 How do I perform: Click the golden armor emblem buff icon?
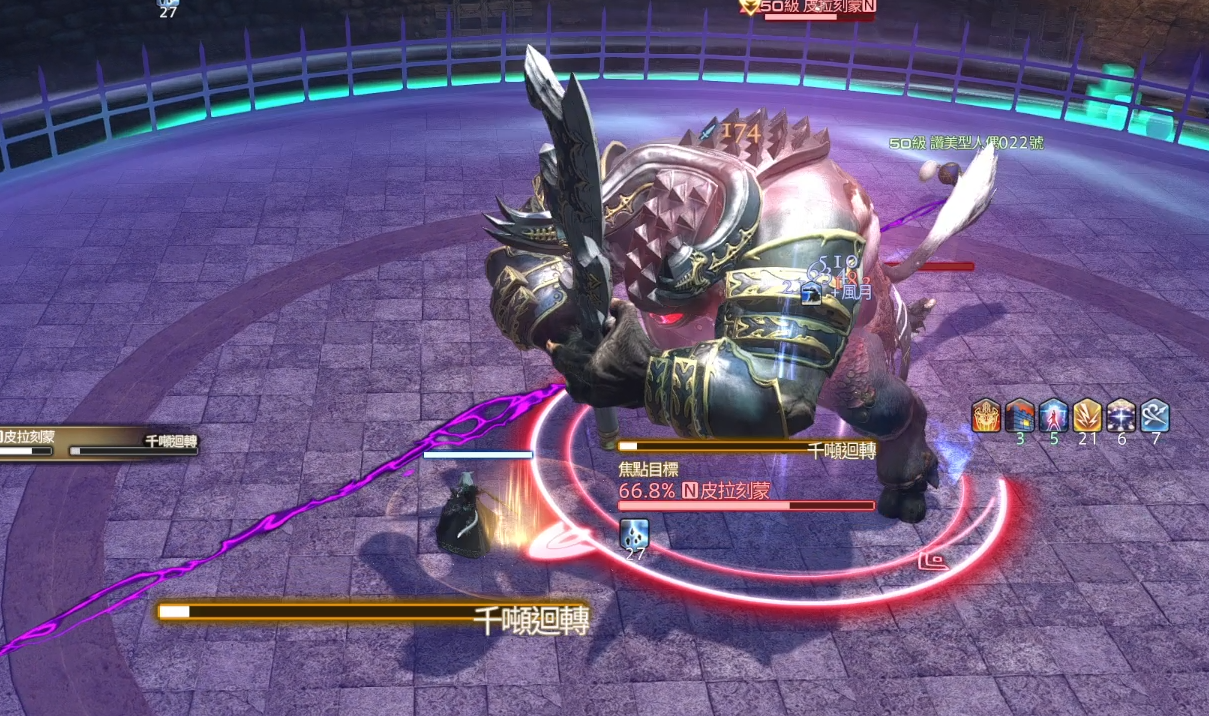(986, 415)
